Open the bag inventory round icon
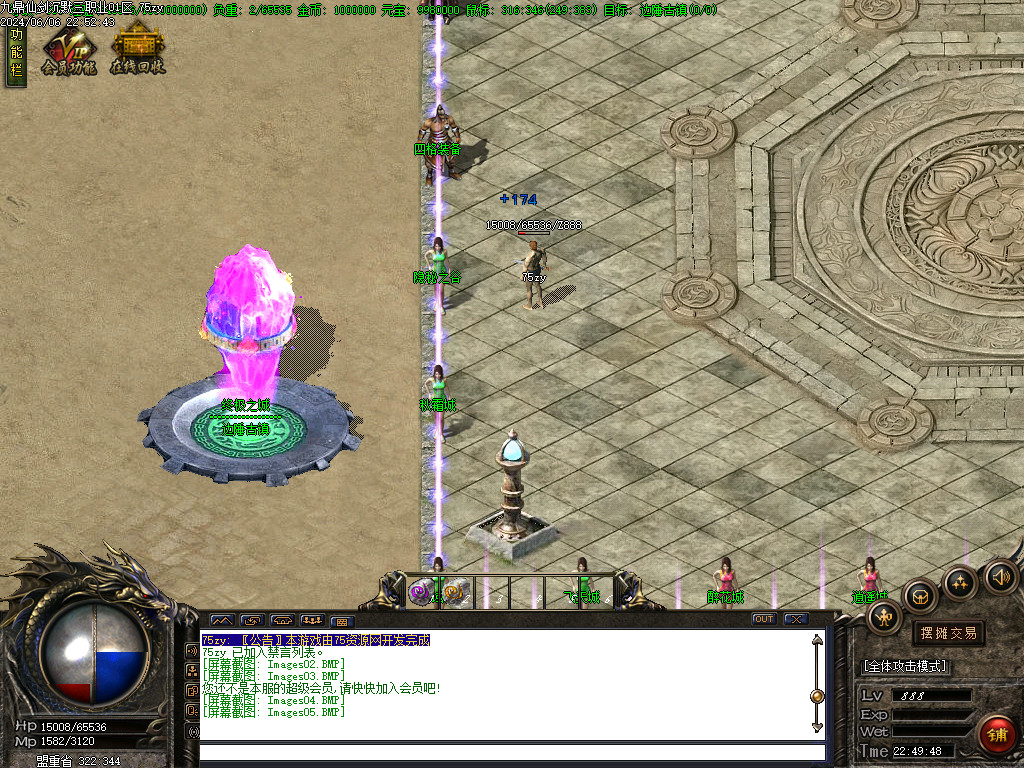 point(920,596)
